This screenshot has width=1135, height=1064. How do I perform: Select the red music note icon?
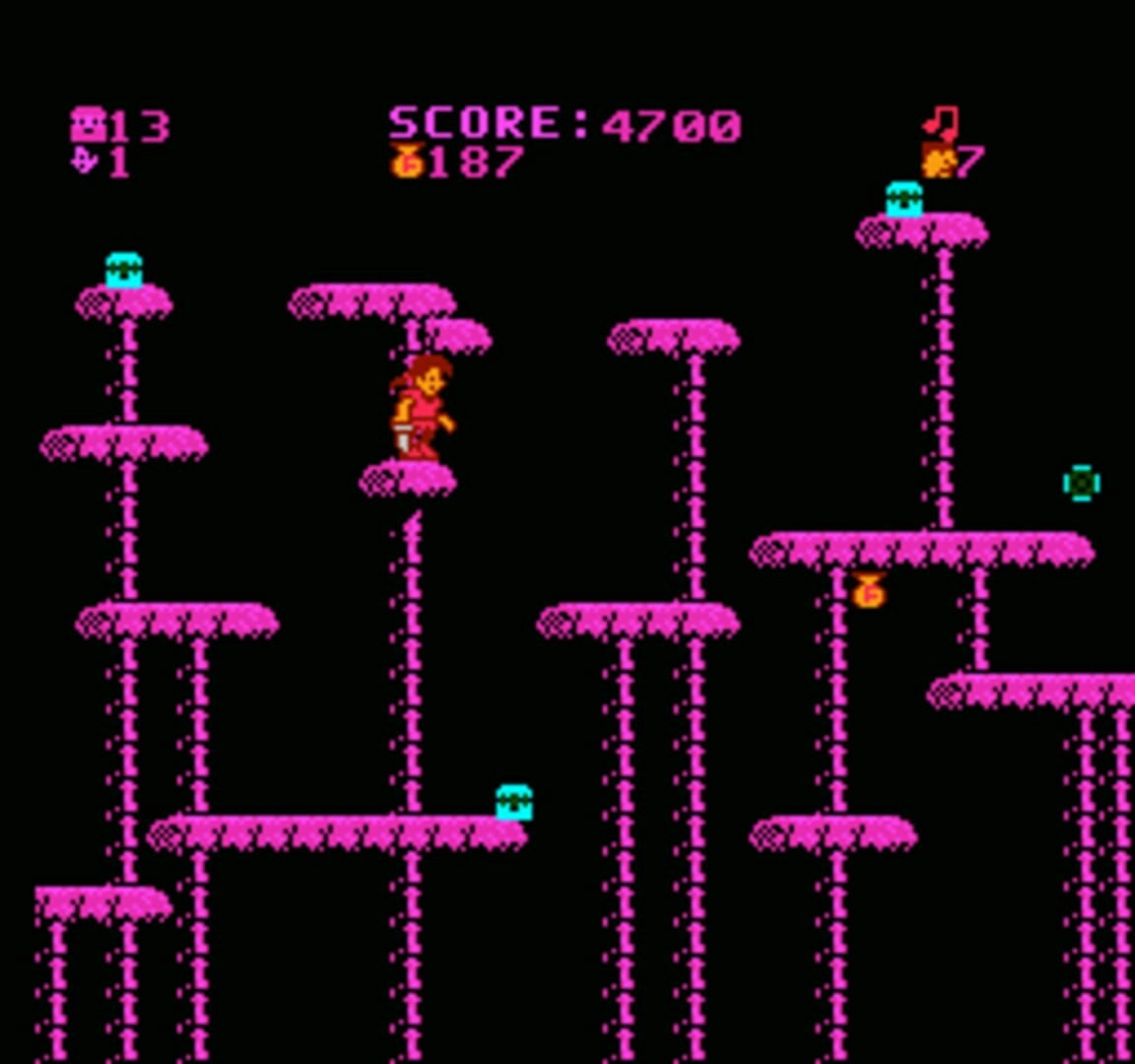[x=941, y=122]
